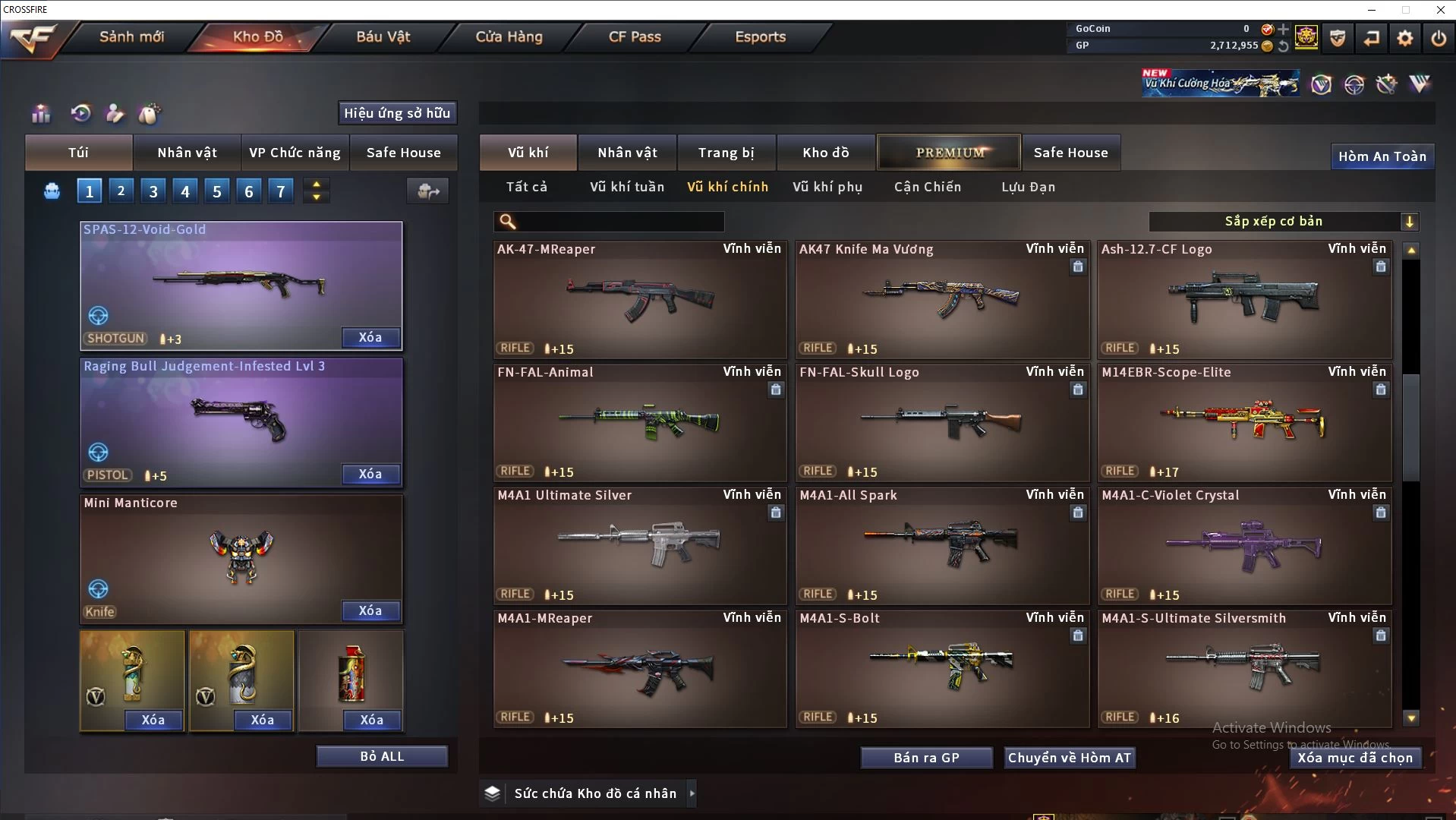Choose the M4A1-C-Violet Crystal rifle
Image resolution: width=1456 pixels, height=820 pixels.
1244,545
